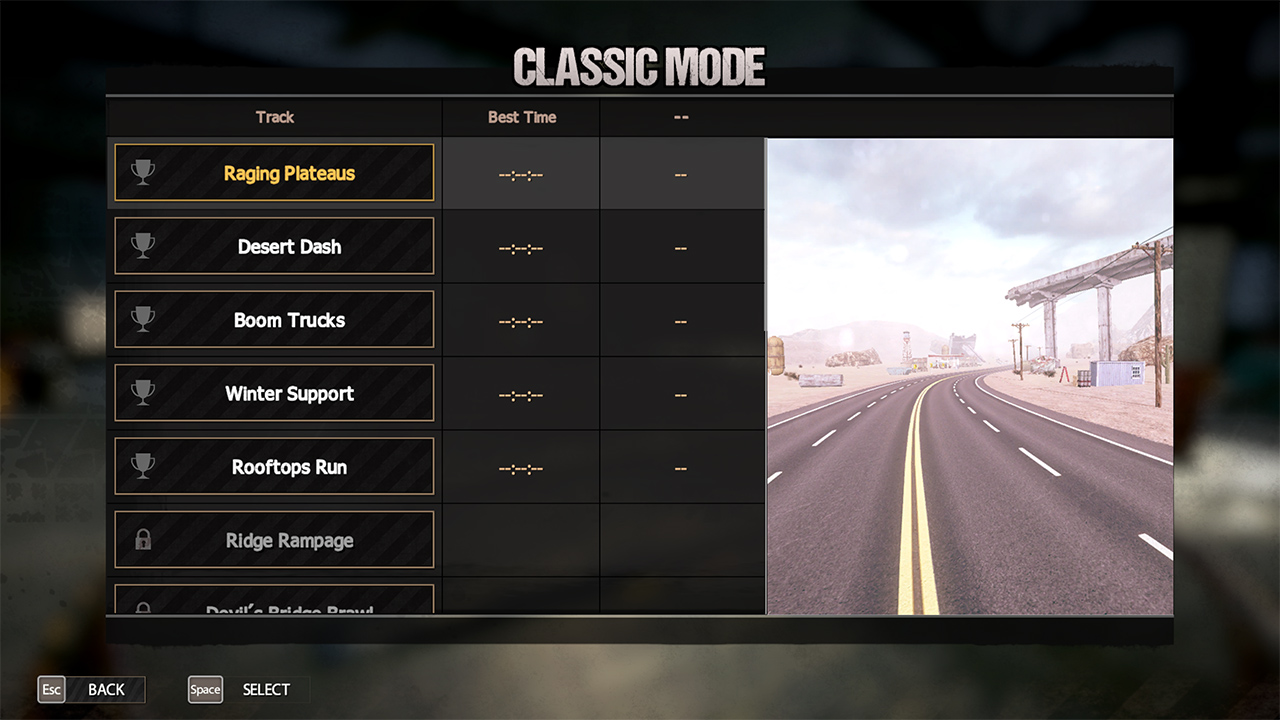The width and height of the screenshot is (1280, 720).
Task: Click the desert road track preview image
Action: 969,376
